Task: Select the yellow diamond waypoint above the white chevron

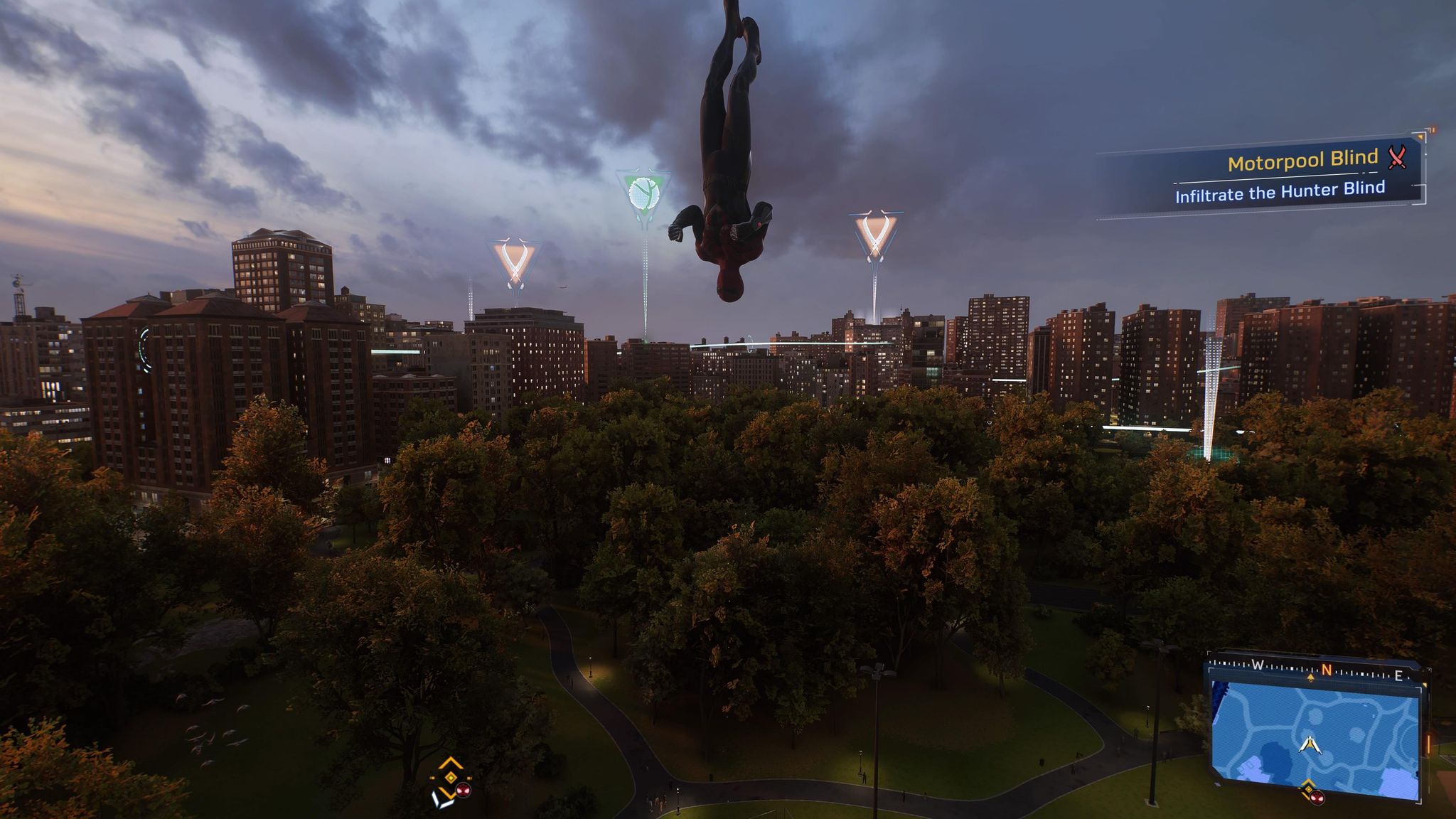Action: pos(450,765)
